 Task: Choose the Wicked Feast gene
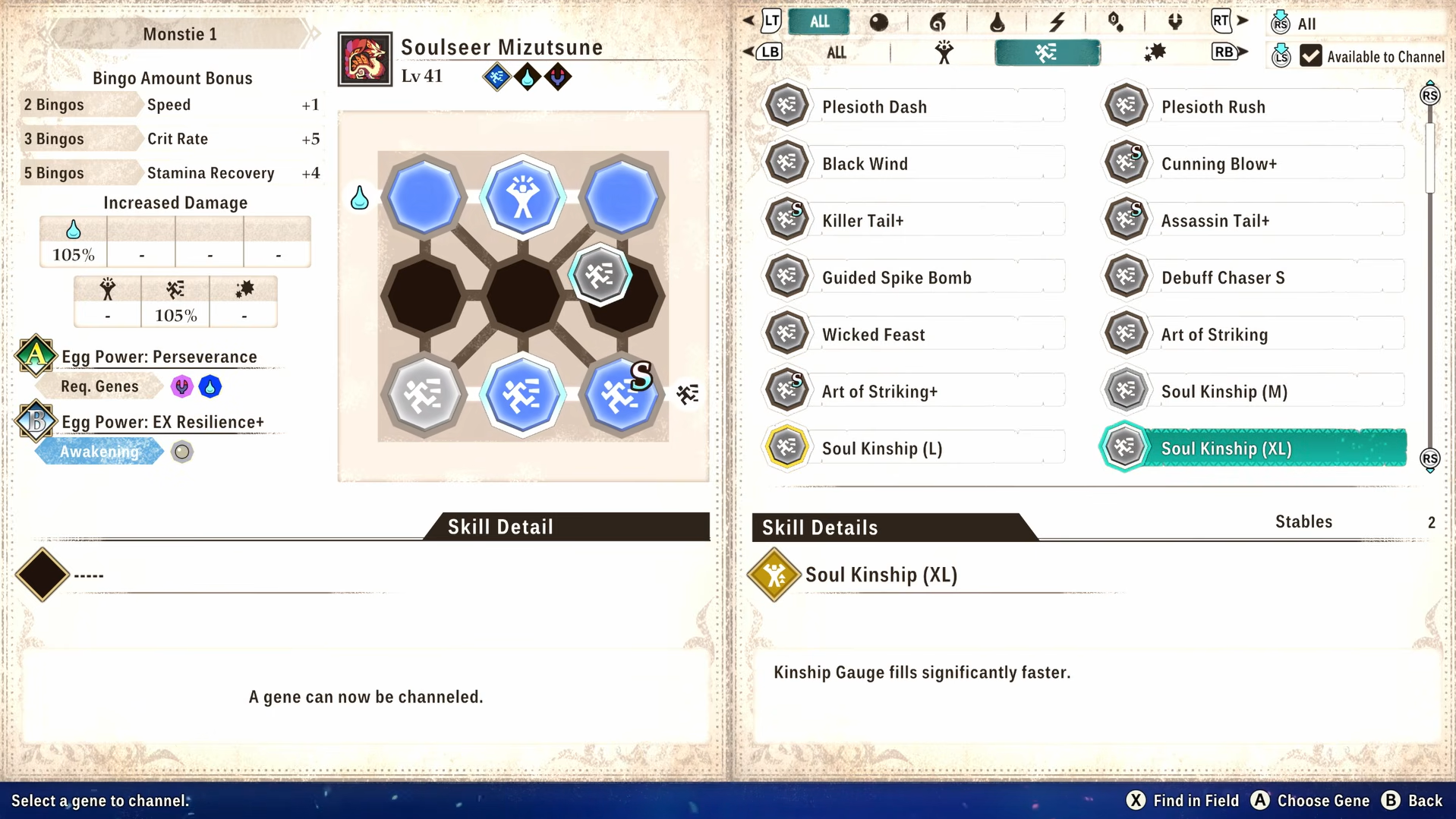click(x=915, y=335)
